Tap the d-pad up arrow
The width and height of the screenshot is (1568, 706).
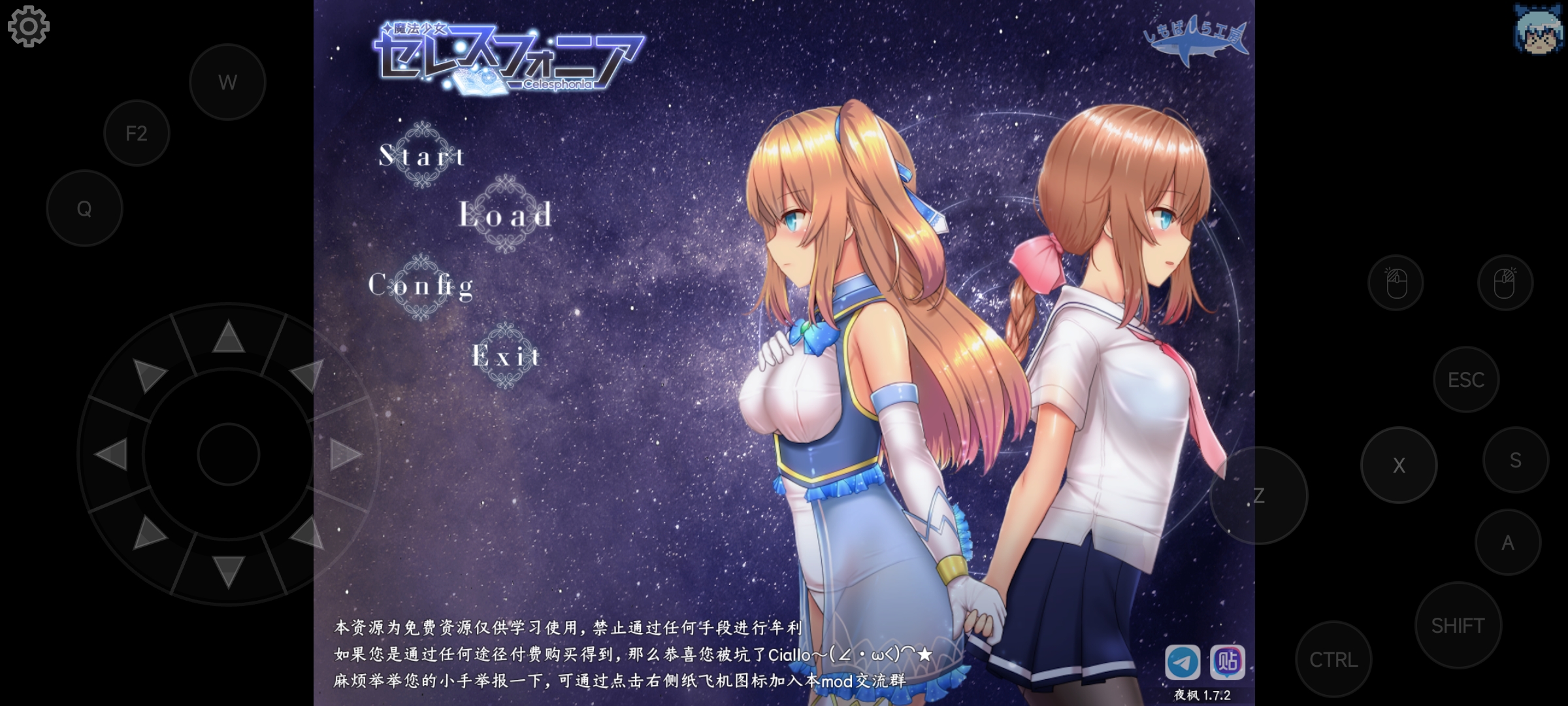(x=228, y=338)
